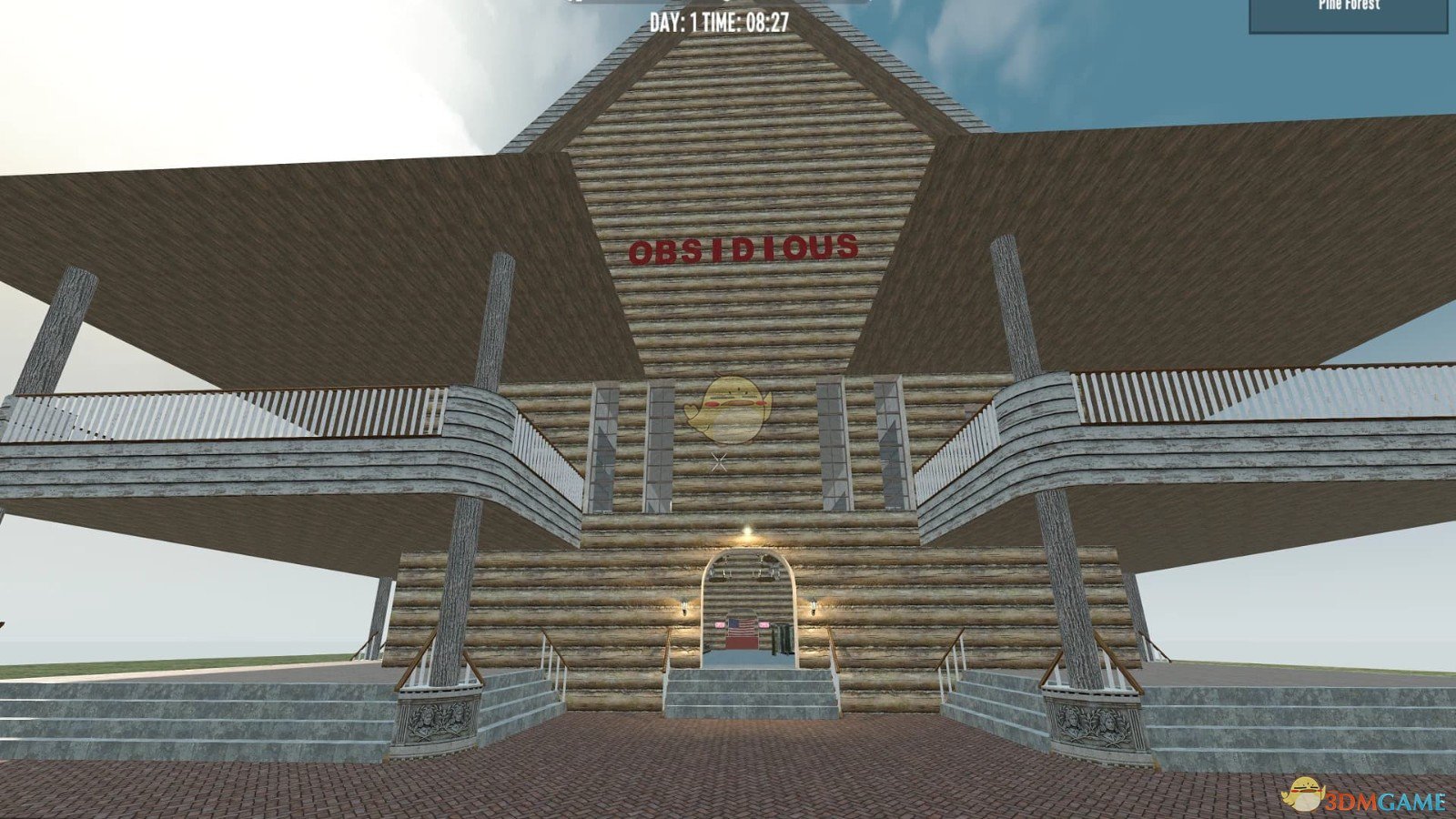Select the American flag inside the doorway

point(741,627)
